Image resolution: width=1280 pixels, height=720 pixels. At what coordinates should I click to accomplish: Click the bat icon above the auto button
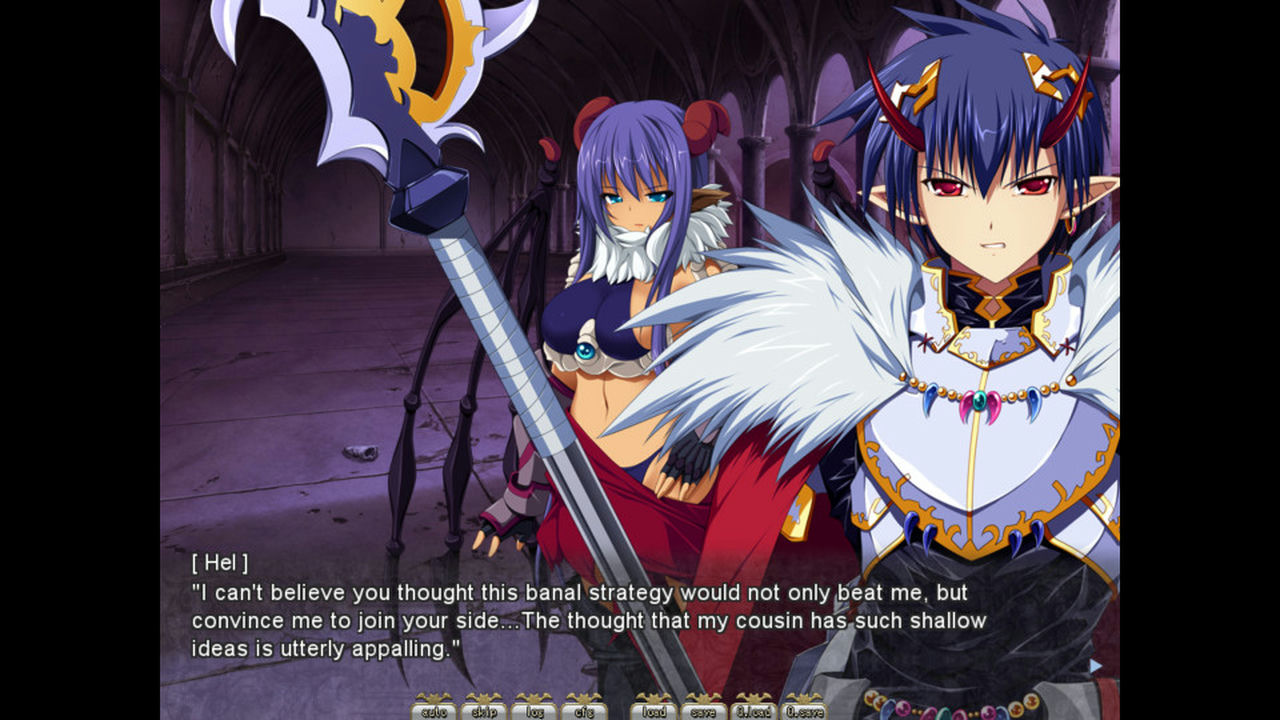click(434, 697)
